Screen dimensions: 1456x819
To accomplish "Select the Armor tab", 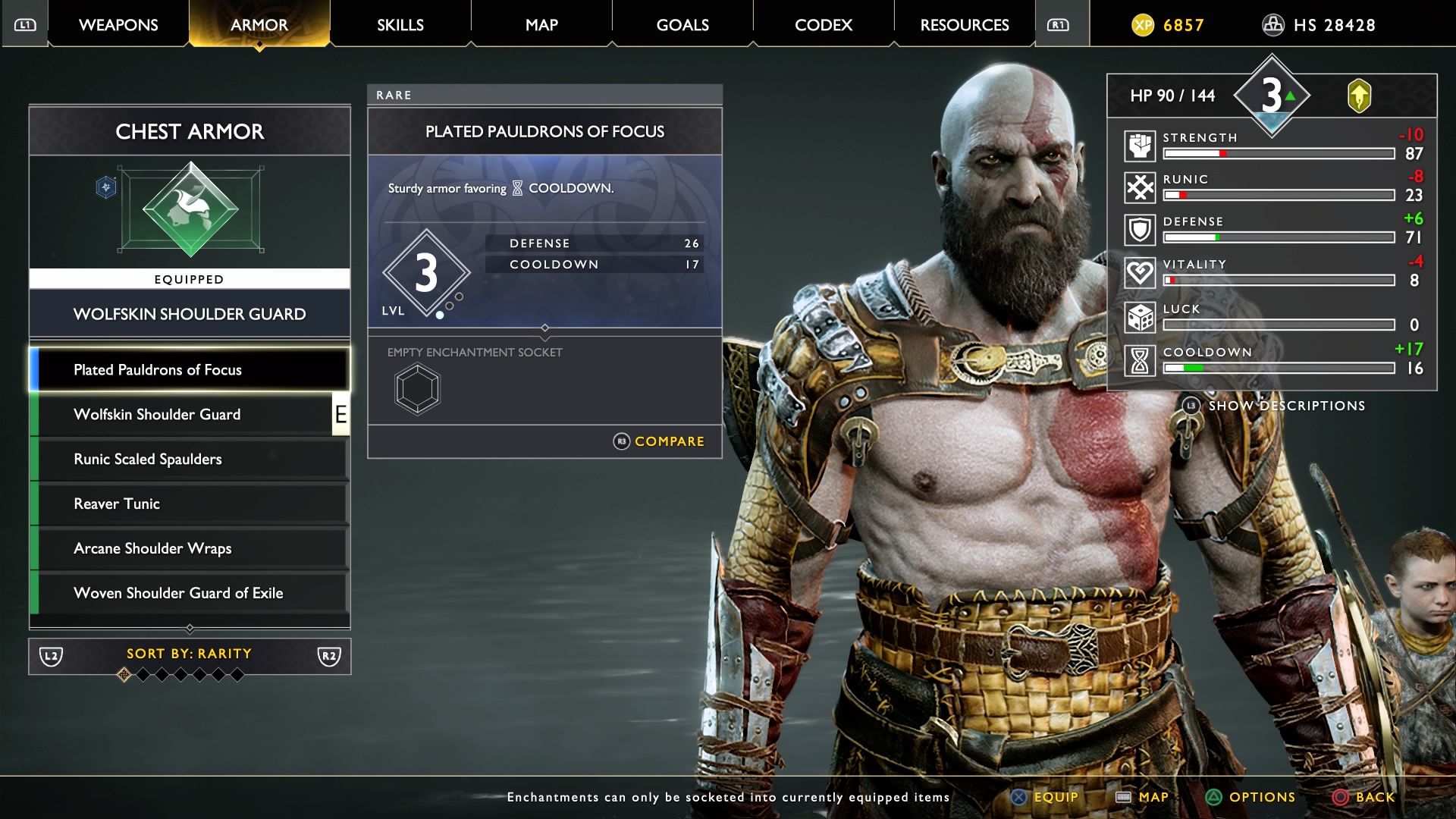I will click(x=259, y=25).
